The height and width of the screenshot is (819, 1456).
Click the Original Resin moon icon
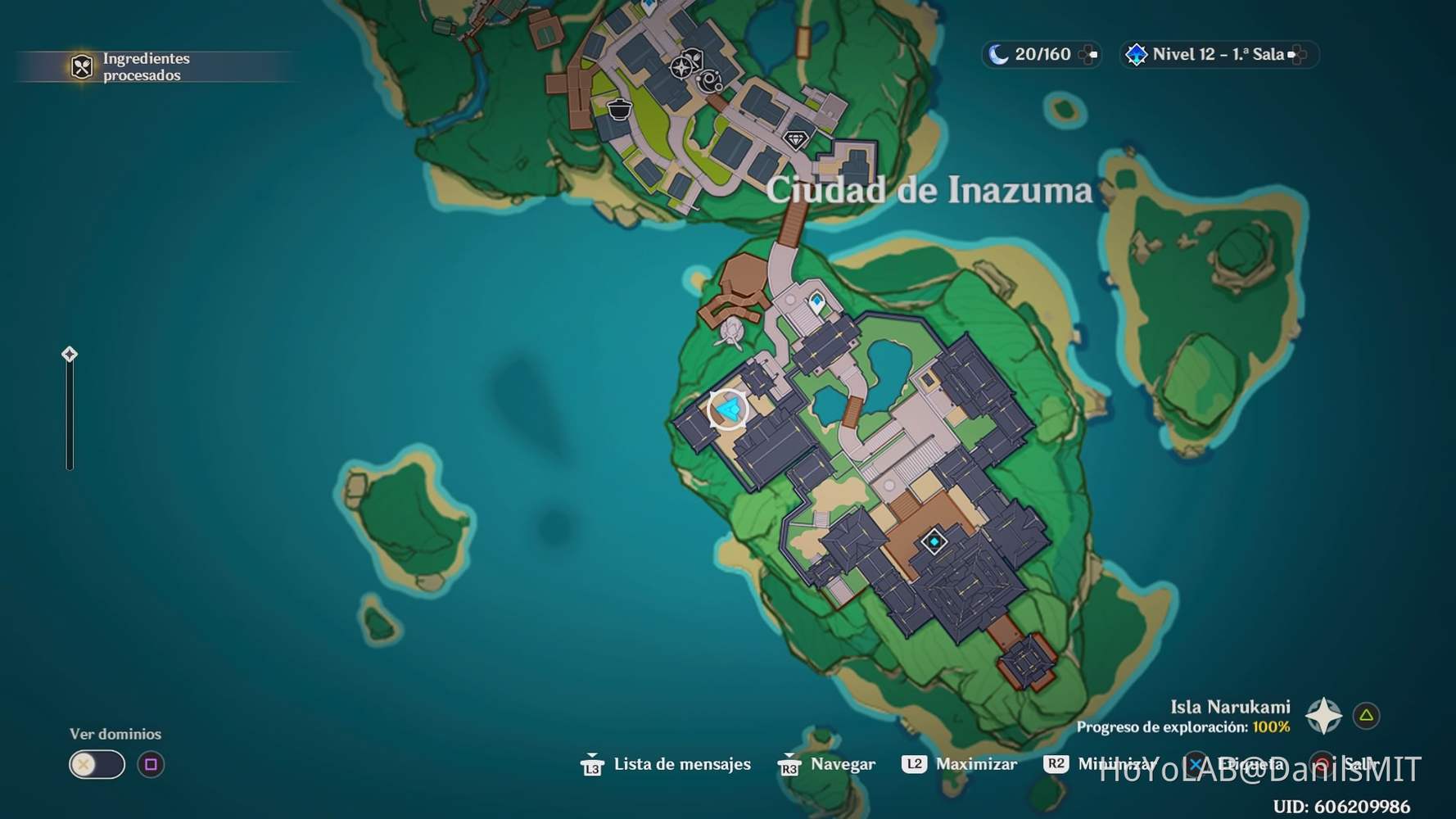tap(997, 54)
